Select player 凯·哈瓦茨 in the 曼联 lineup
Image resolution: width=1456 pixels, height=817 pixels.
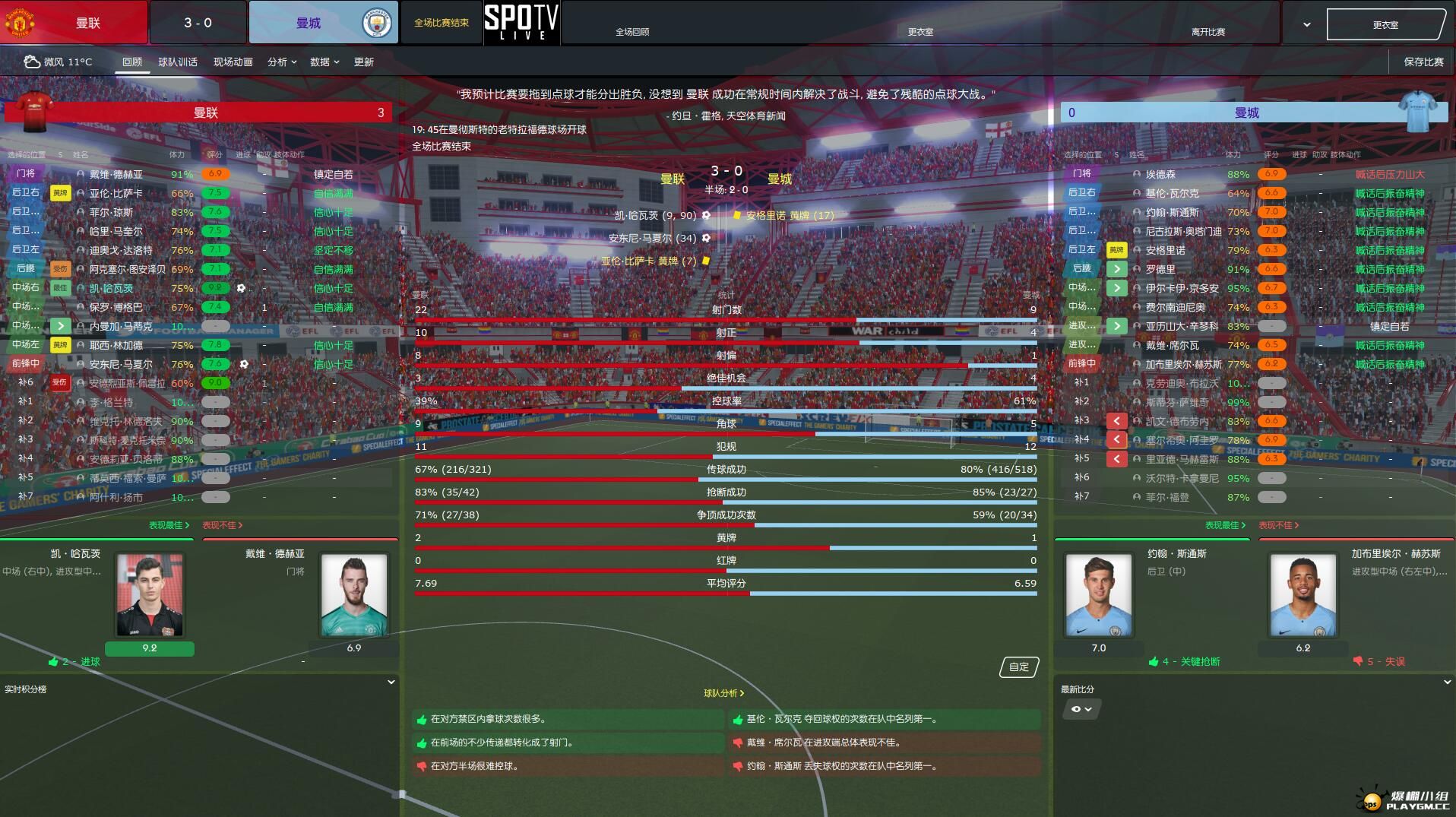coord(111,288)
